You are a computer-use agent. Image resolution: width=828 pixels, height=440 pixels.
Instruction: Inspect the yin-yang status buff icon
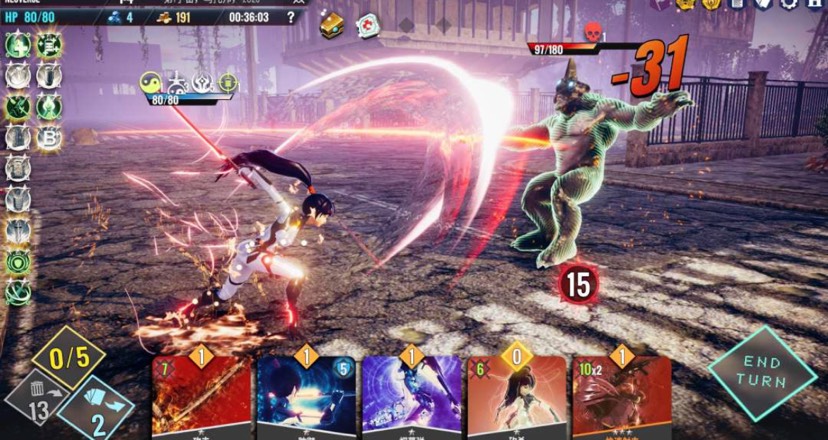click(152, 83)
